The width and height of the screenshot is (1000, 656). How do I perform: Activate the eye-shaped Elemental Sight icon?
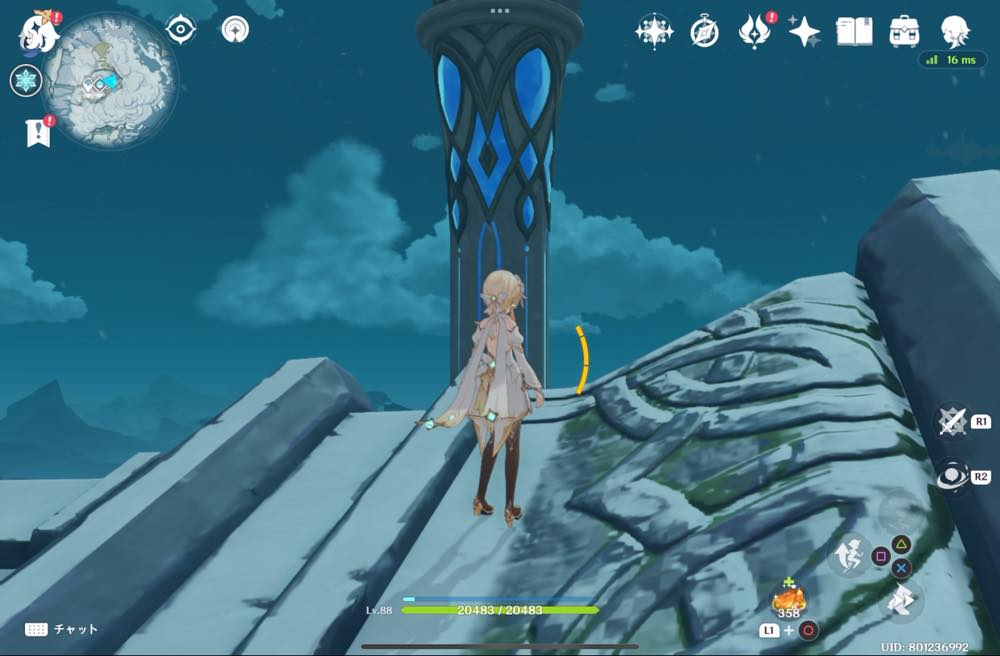point(180,30)
